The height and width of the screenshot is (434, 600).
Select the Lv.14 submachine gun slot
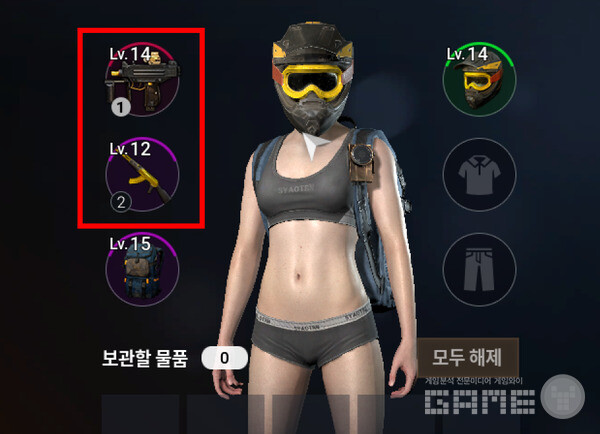pyautogui.click(x=142, y=80)
